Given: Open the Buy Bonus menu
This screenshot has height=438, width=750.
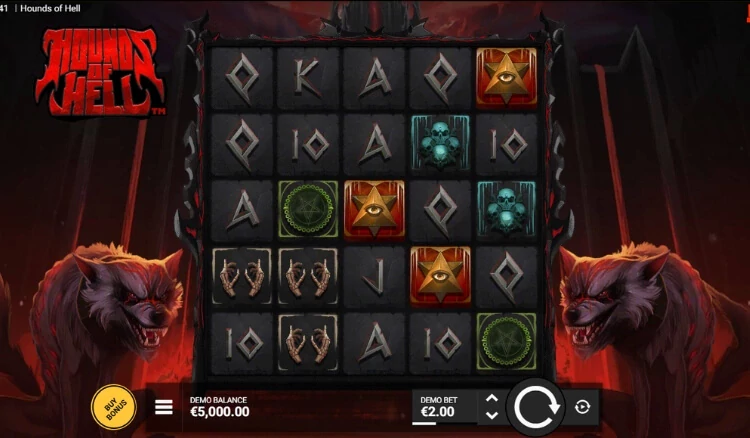Looking at the screenshot, I should pyautogui.click(x=115, y=407).
